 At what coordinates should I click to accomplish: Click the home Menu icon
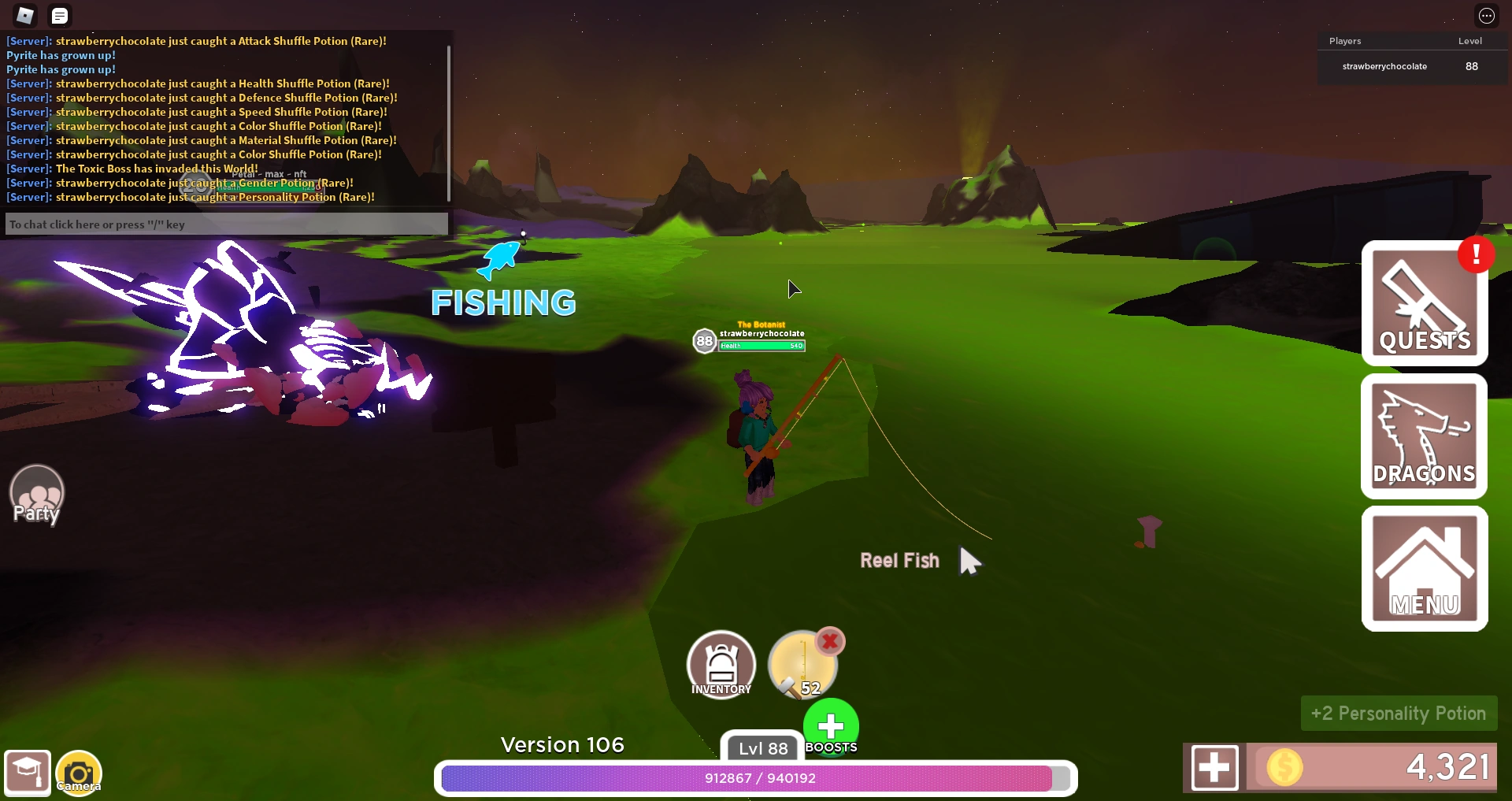pos(1425,568)
